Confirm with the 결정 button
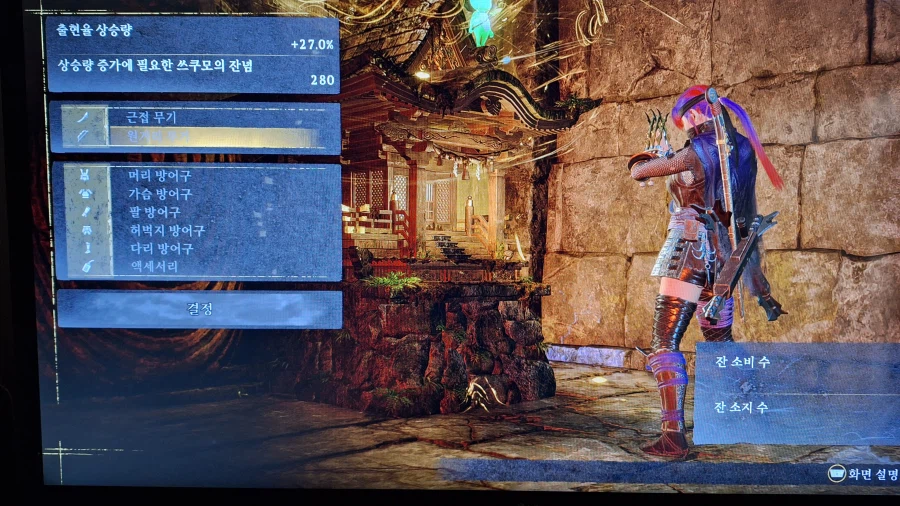 [x=199, y=309]
